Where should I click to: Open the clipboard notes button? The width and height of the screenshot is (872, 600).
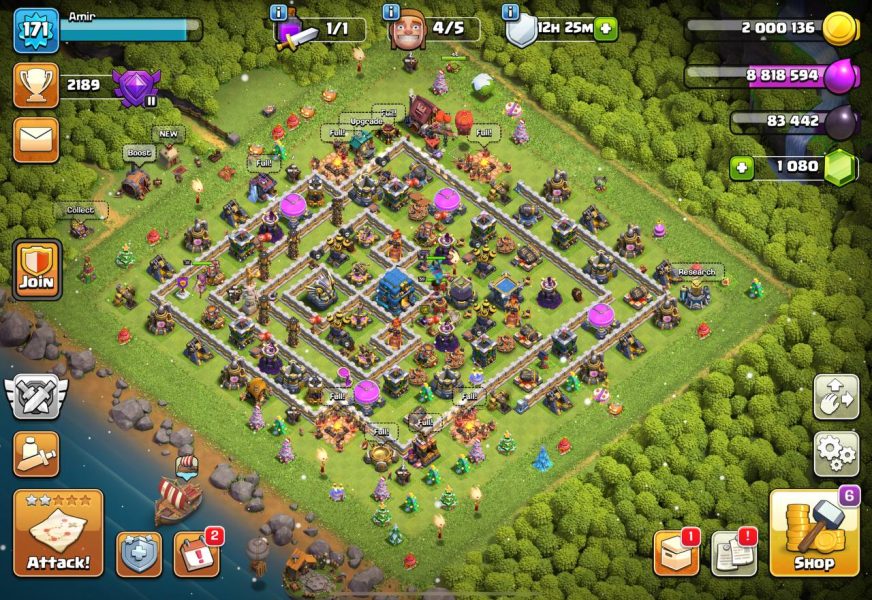point(733,553)
